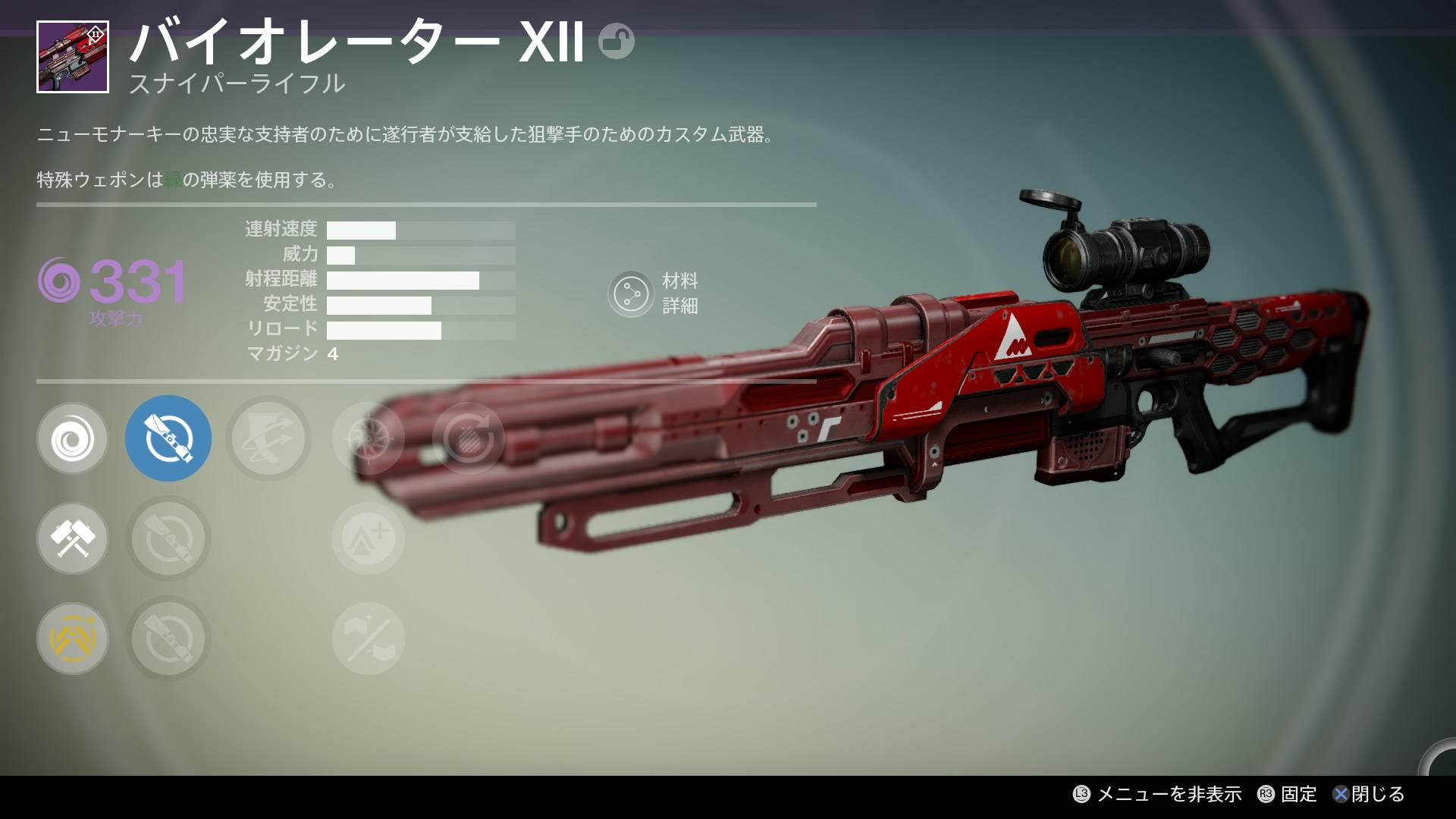Select the dimmed tornado-with-arrows perk

pyautogui.click(x=268, y=438)
